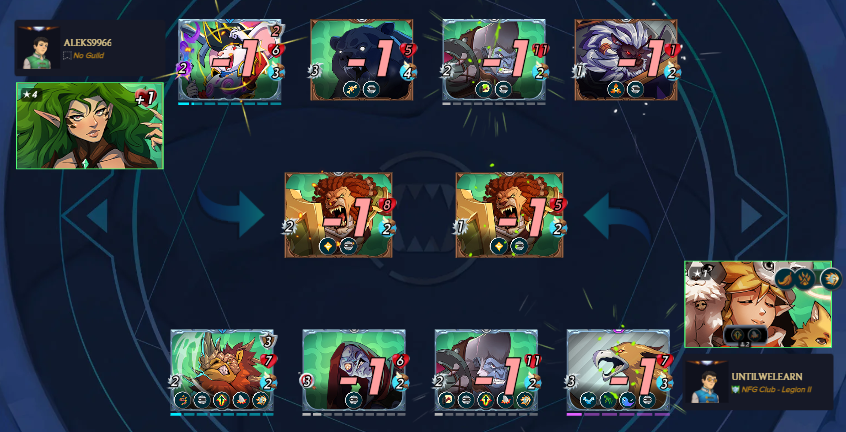Screen dimensions: 846x432
Task: Select the pink jester monster card
Action: tap(230, 60)
